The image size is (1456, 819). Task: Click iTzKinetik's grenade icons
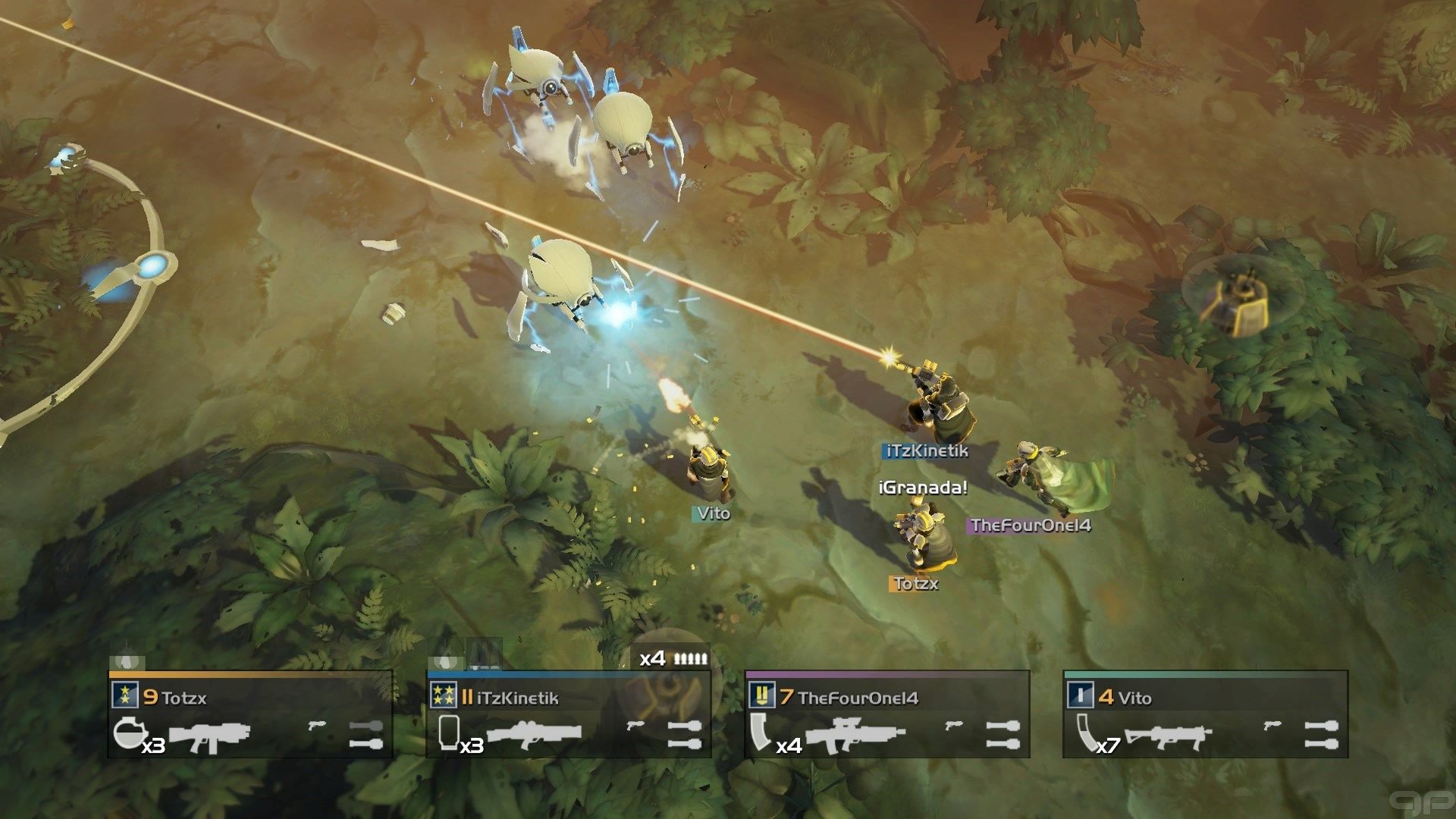point(685,735)
